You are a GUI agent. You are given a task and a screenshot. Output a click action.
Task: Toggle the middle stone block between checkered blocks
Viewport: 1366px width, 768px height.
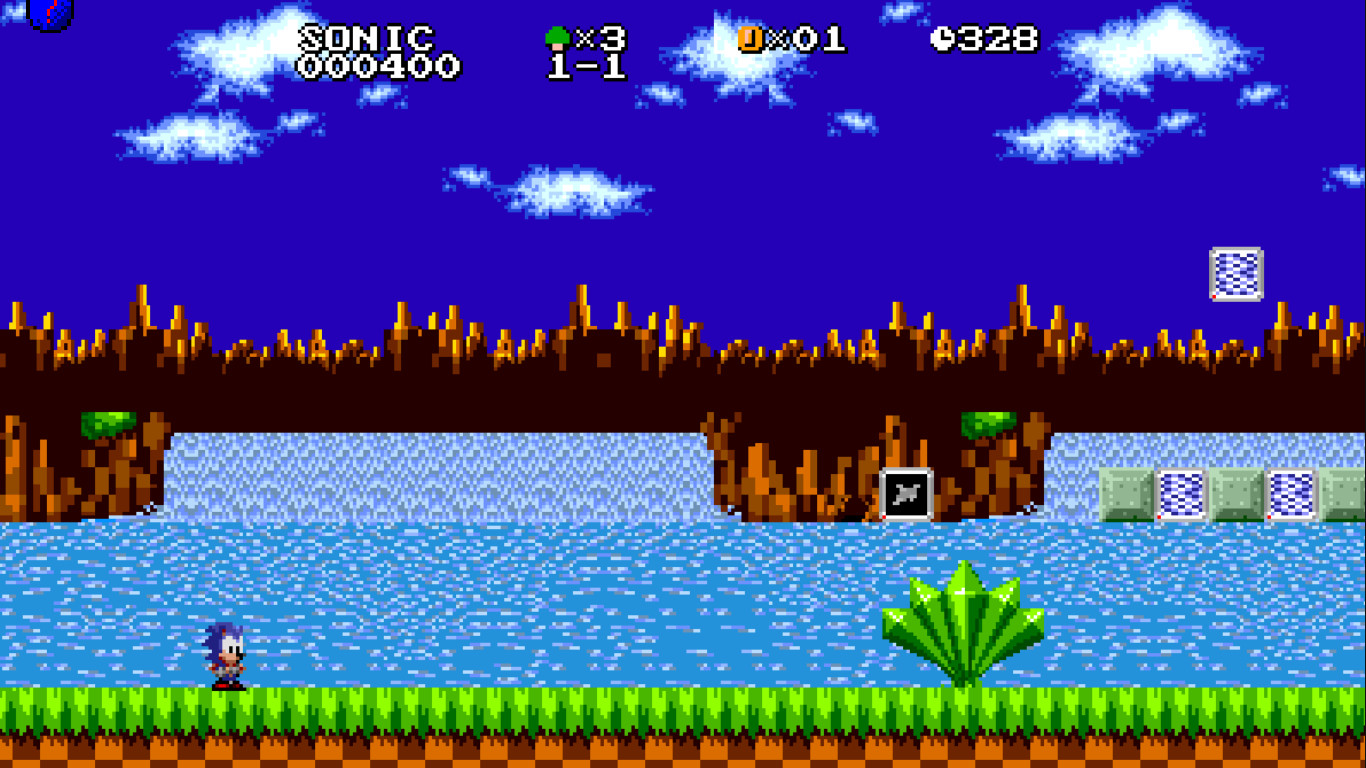point(1237,491)
